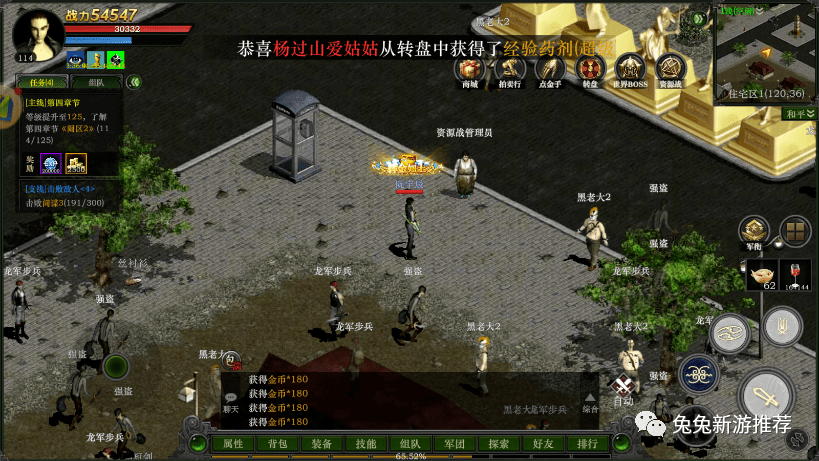Click the player character portrait
The width and height of the screenshot is (819, 461).
pyautogui.click(x=38, y=36)
